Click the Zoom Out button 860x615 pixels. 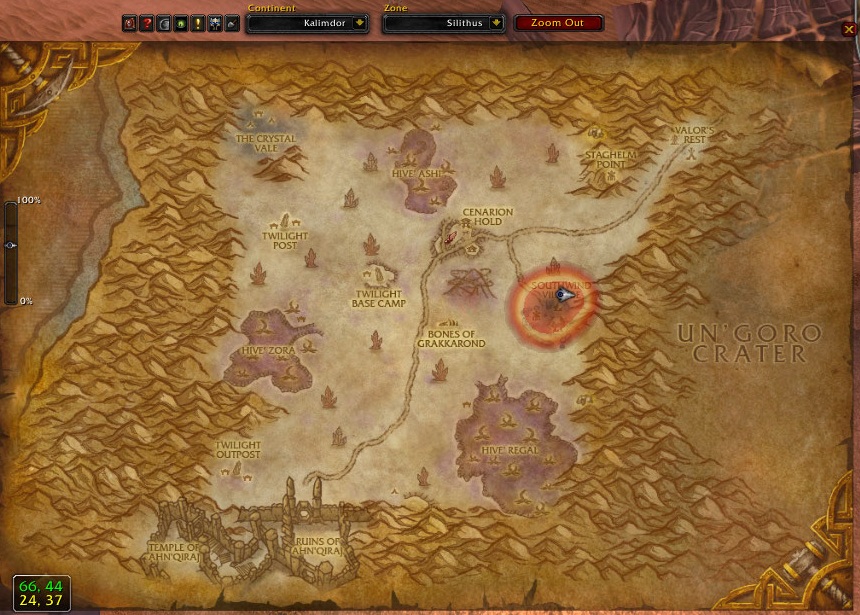pyautogui.click(x=559, y=23)
